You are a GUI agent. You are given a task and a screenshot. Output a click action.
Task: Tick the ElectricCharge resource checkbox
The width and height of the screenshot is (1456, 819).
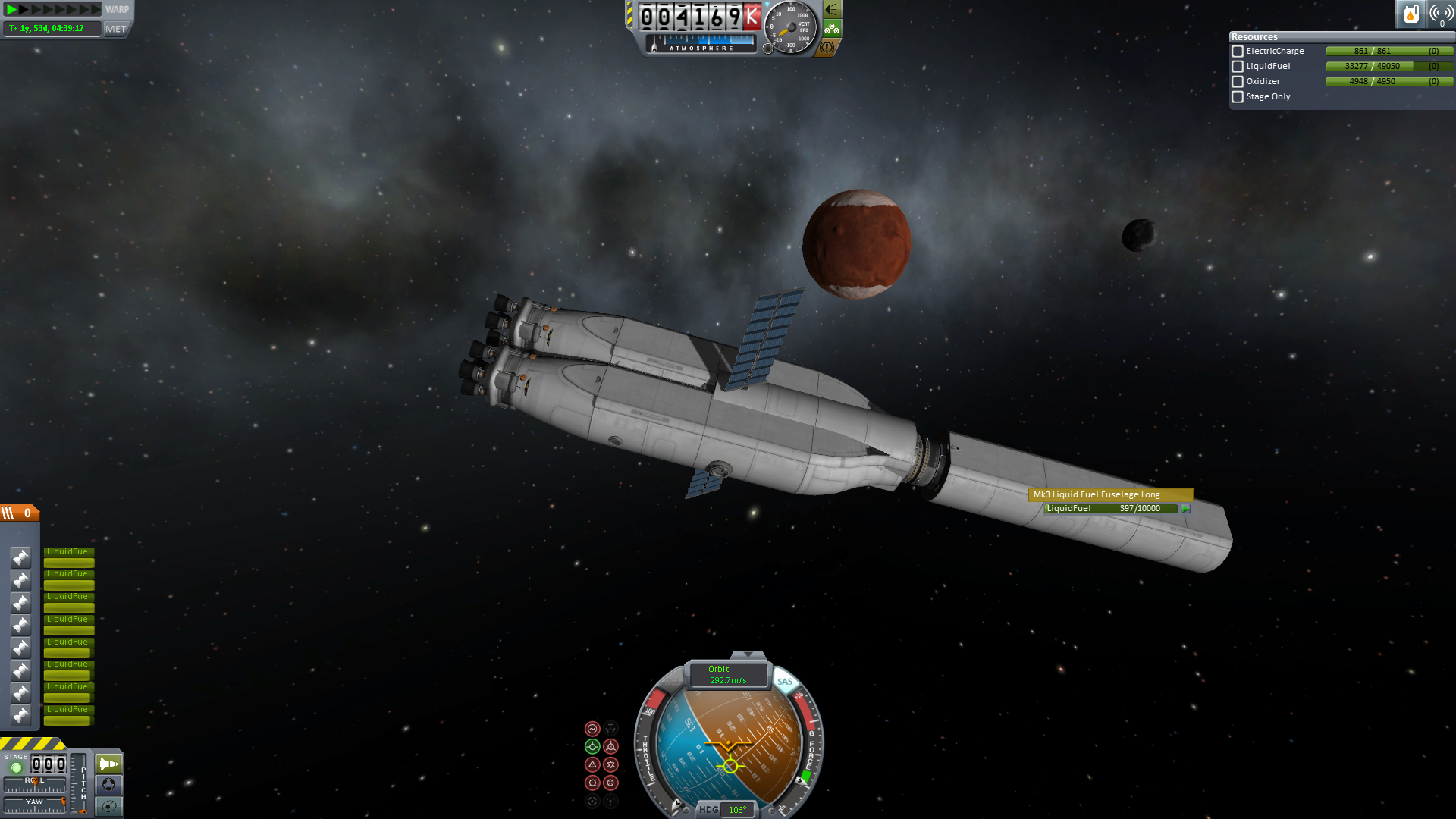click(x=1238, y=52)
